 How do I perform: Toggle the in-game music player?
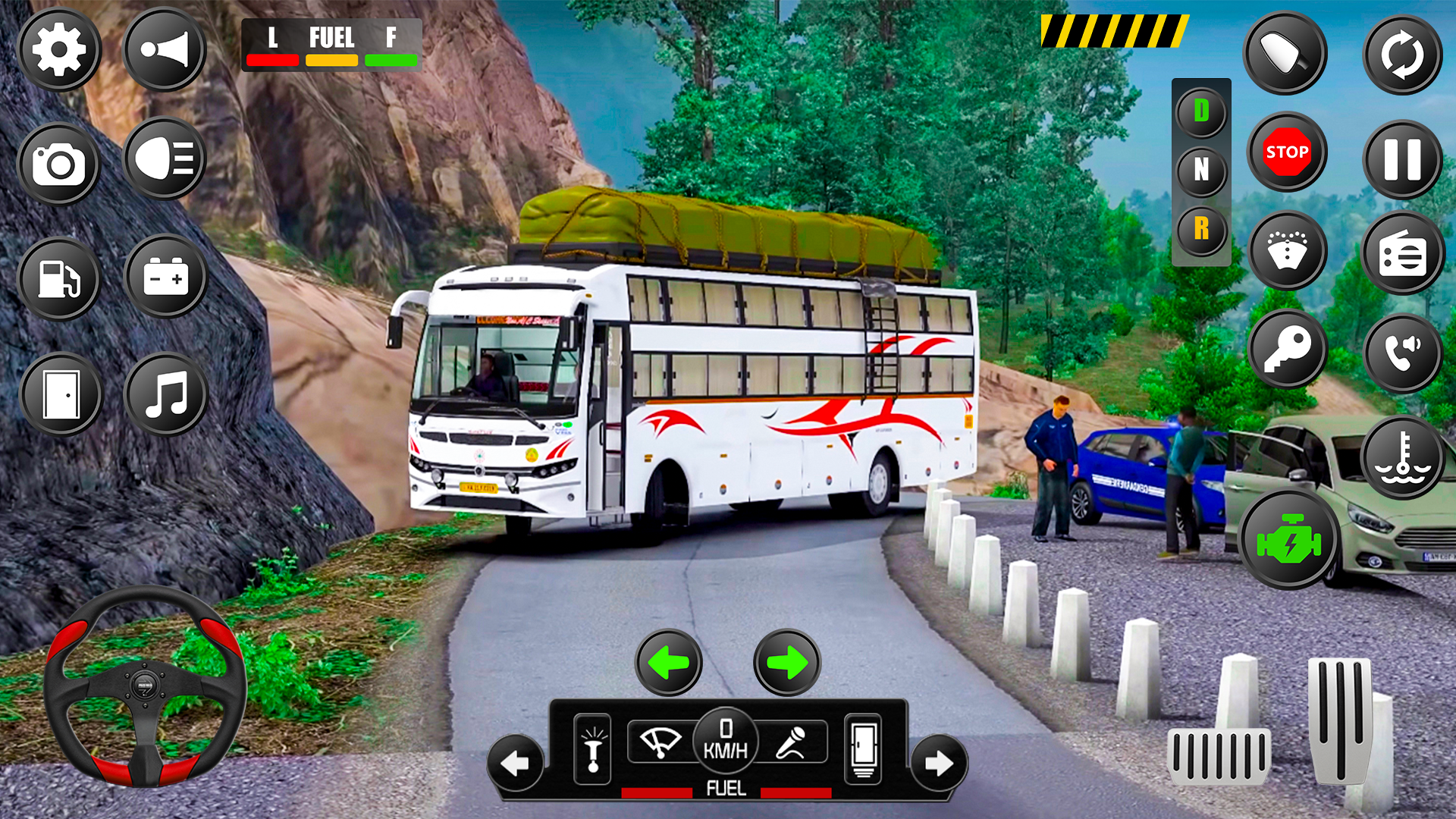(x=166, y=394)
